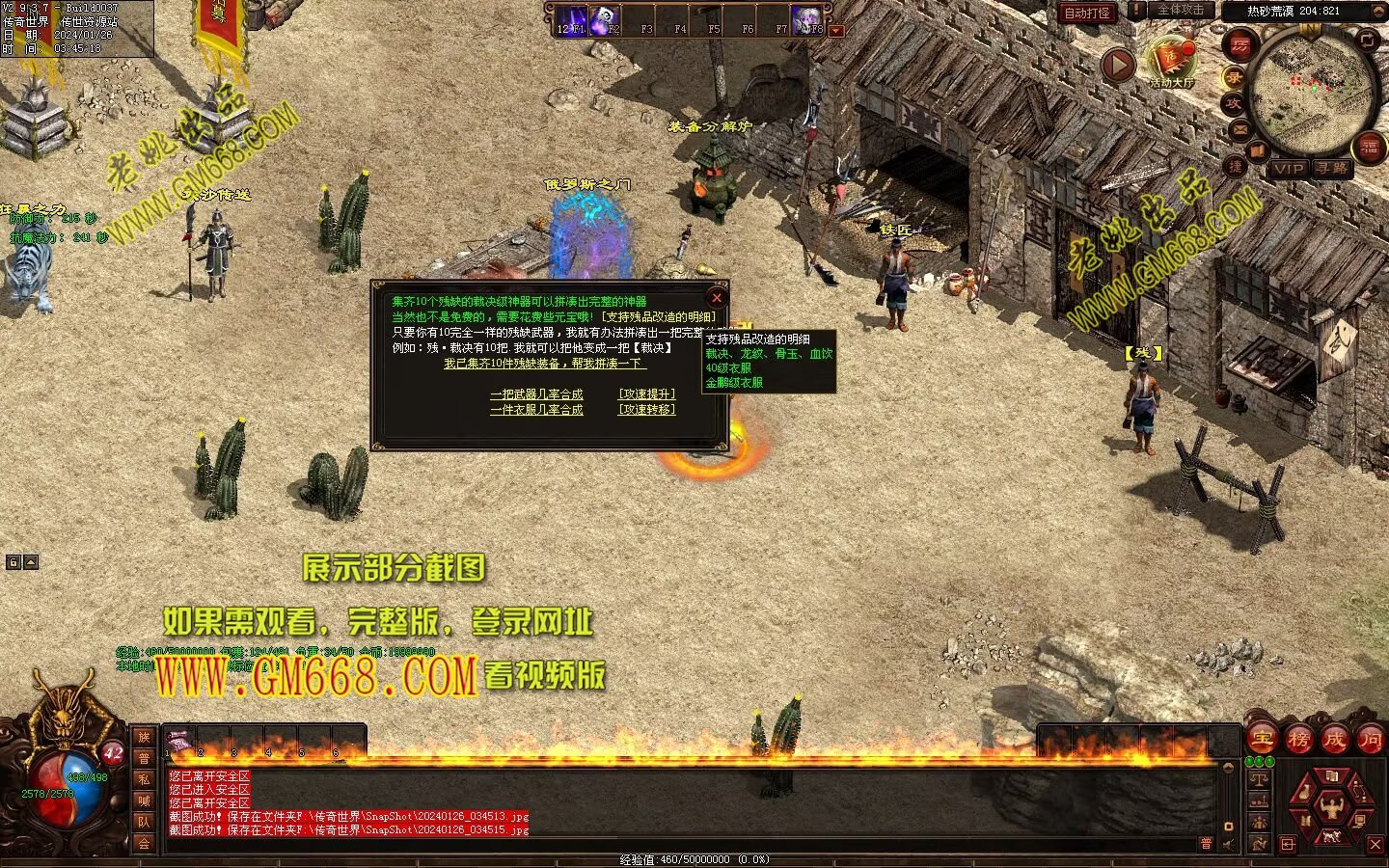Choose the 攻速转移 option
This screenshot has height=868, width=1389.
[x=646, y=410]
